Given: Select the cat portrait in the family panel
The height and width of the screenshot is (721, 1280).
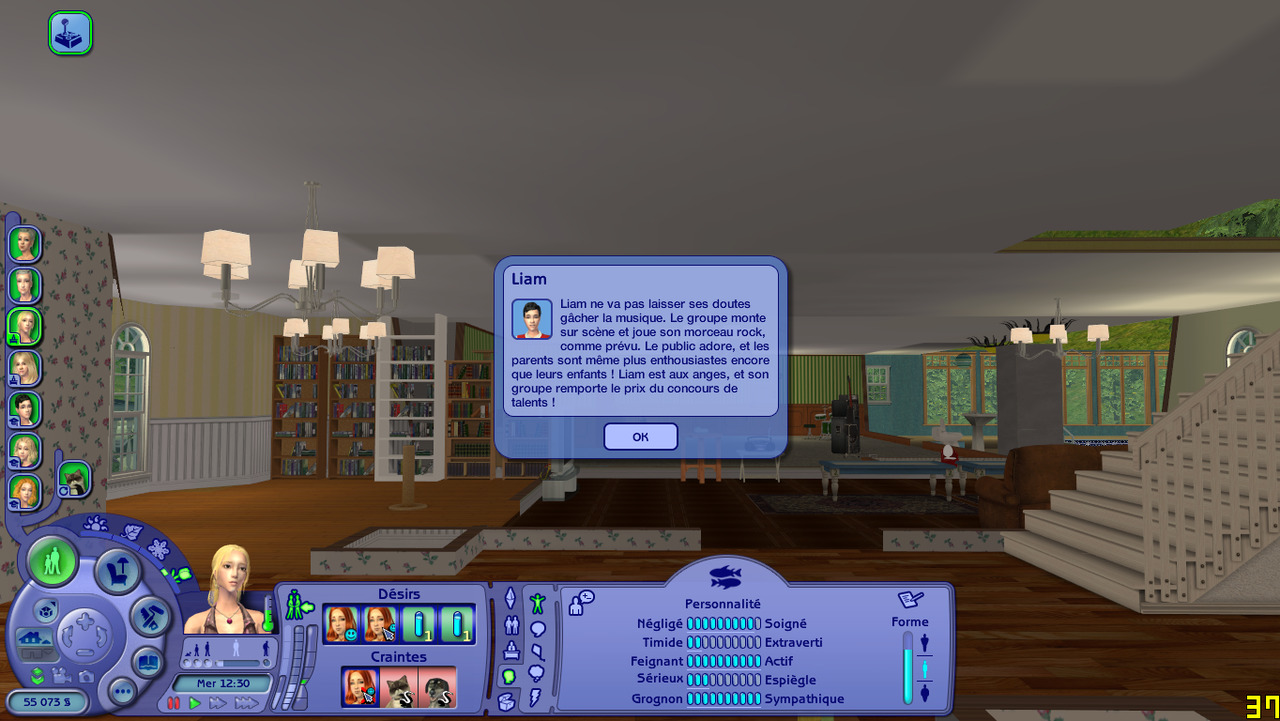Looking at the screenshot, I should tap(74, 480).
